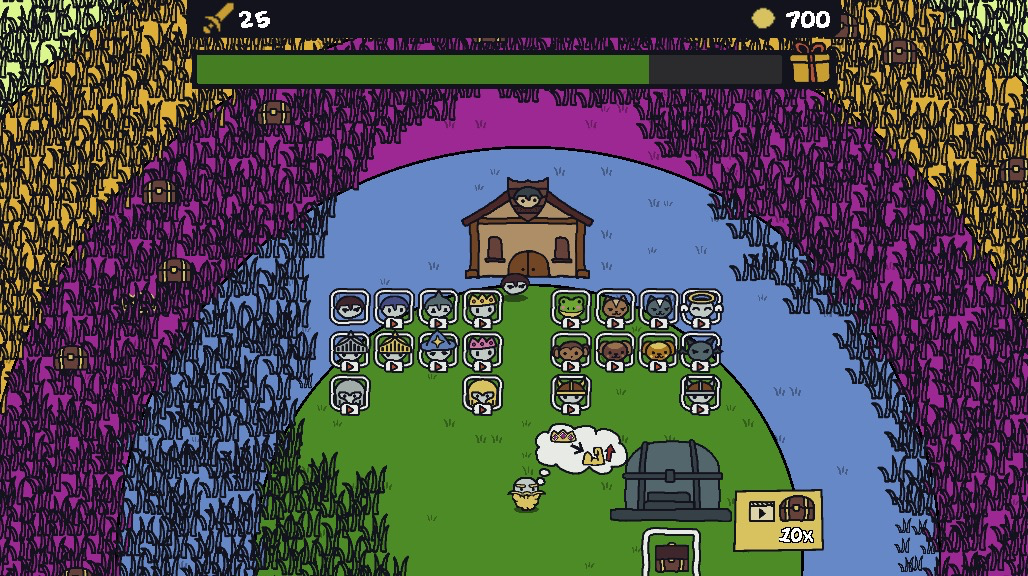Select the brown-haired default skin
This screenshot has width=1028, height=576.
coord(350,307)
